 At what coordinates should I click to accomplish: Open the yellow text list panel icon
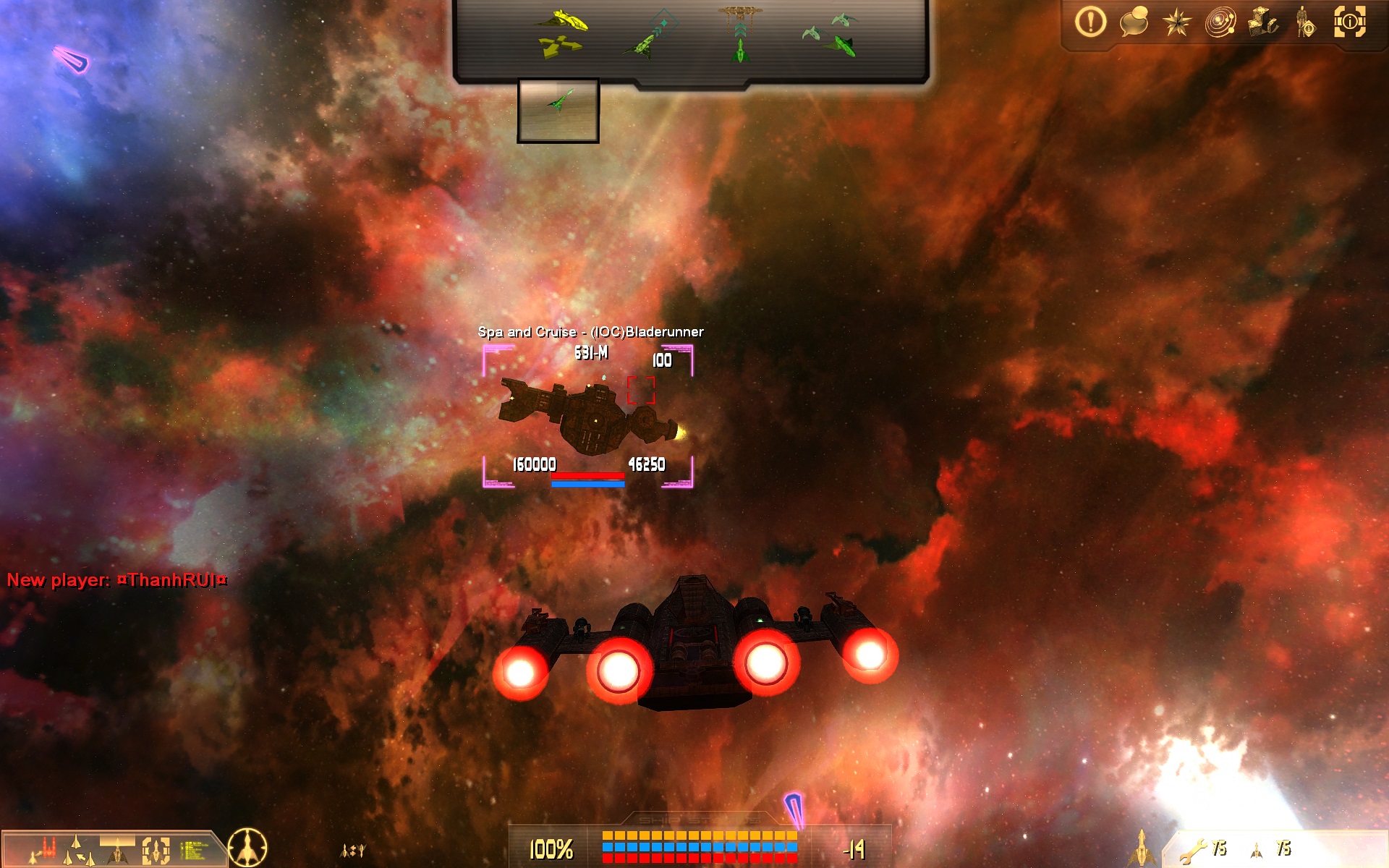coord(193,850)
